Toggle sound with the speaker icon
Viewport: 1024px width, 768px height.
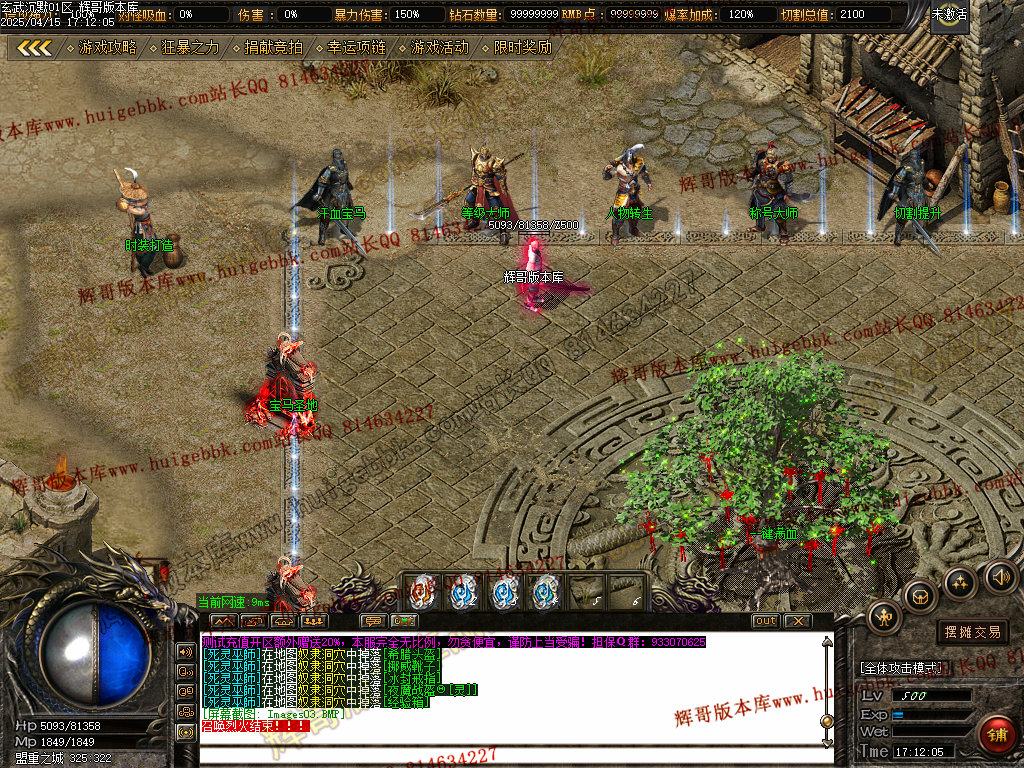[1000, 575]
